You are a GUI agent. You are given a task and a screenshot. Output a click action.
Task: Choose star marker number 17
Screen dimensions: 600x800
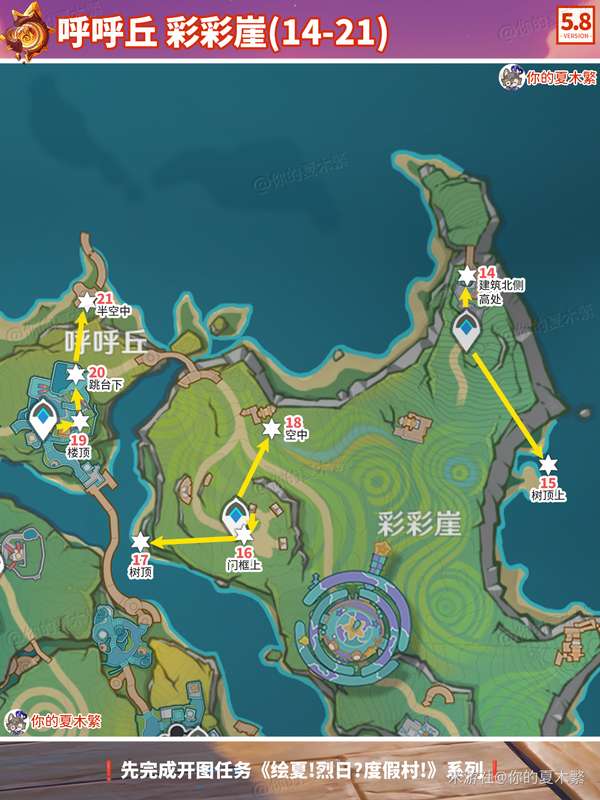pyautogui.click(x=140, y=542)
